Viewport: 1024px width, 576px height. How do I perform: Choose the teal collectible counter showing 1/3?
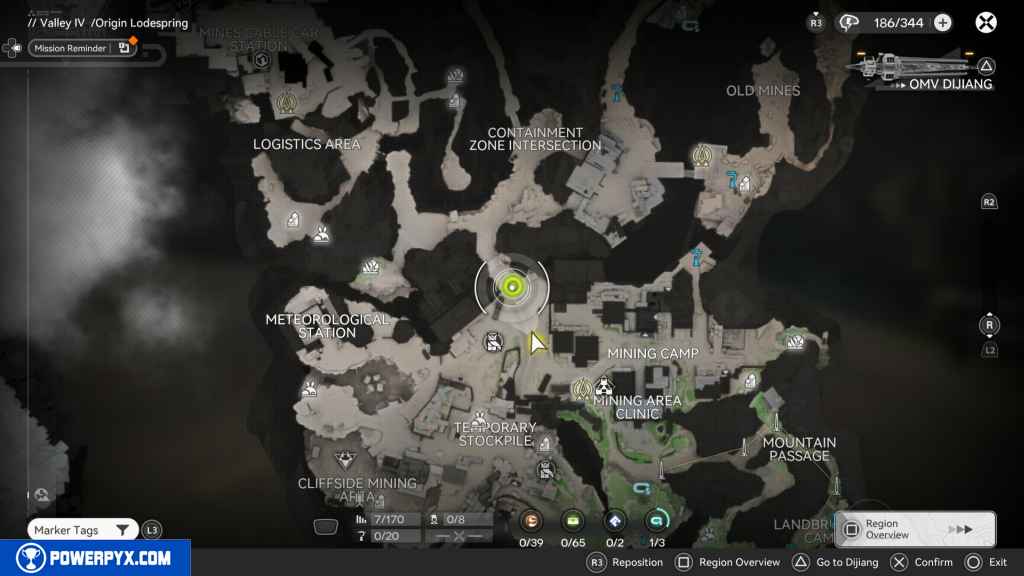(x=657, y=520)
